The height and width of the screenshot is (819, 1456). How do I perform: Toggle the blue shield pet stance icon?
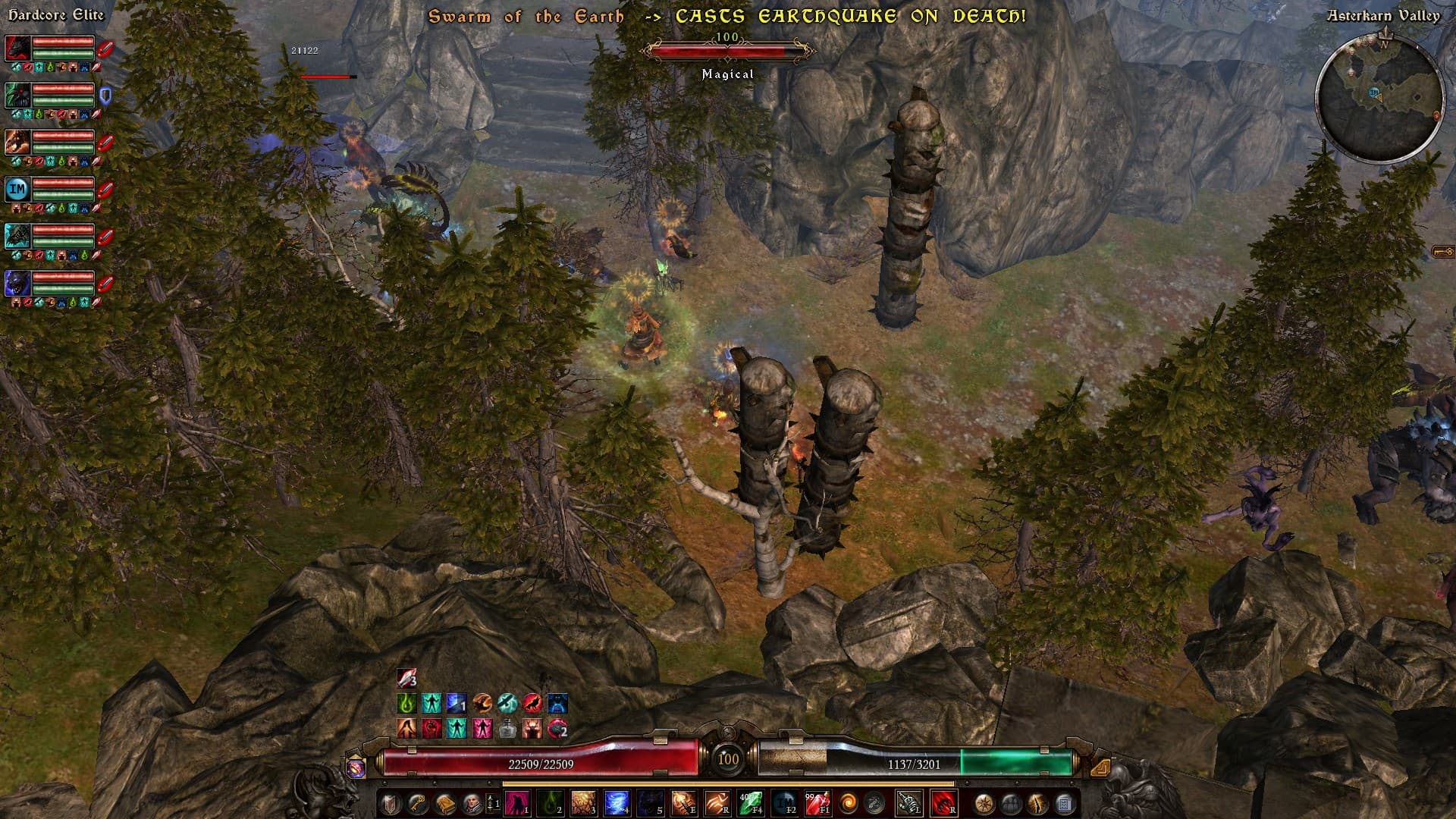[x=105, y=95]
